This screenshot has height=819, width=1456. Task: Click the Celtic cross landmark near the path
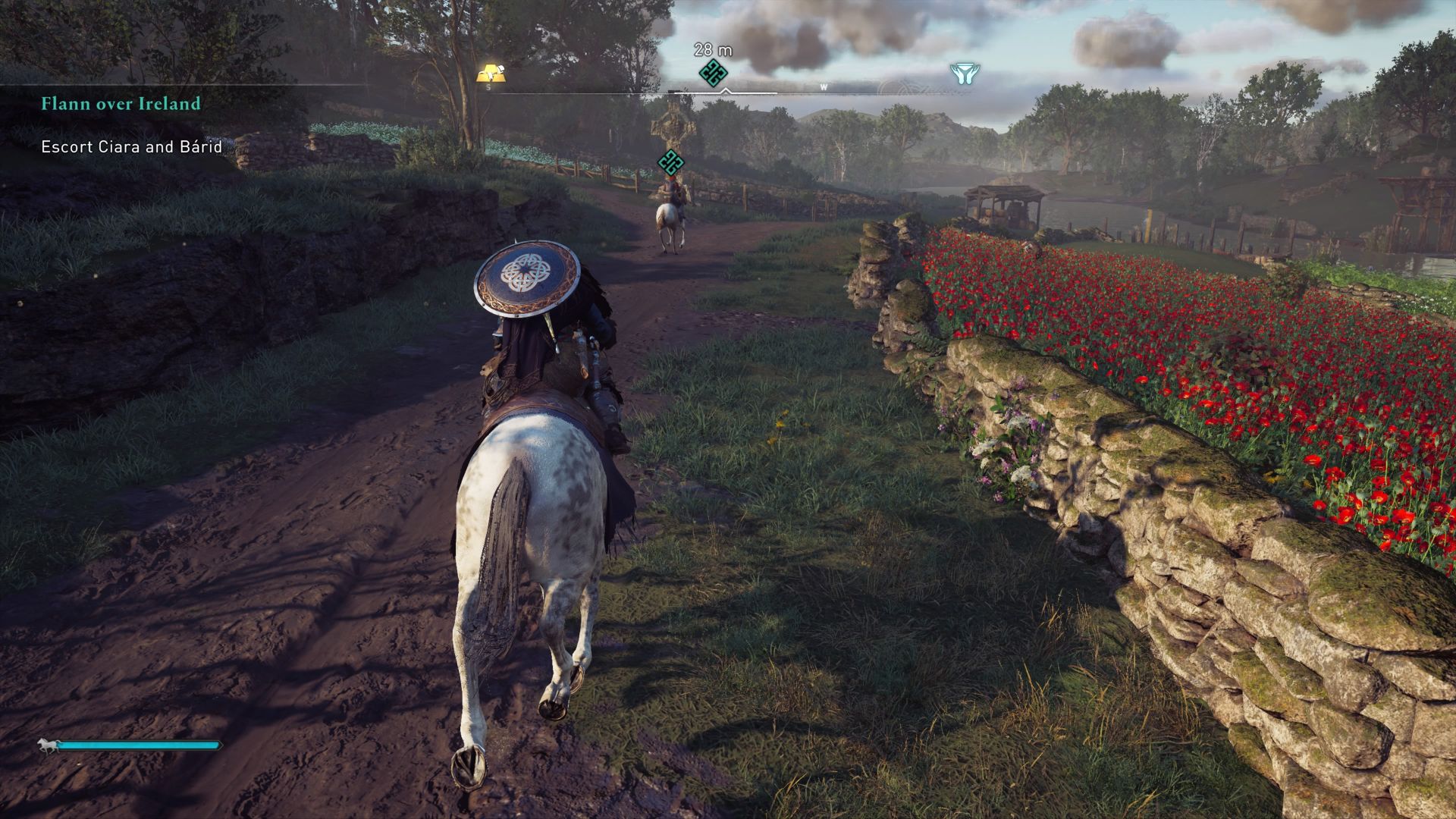click(672, 129)
